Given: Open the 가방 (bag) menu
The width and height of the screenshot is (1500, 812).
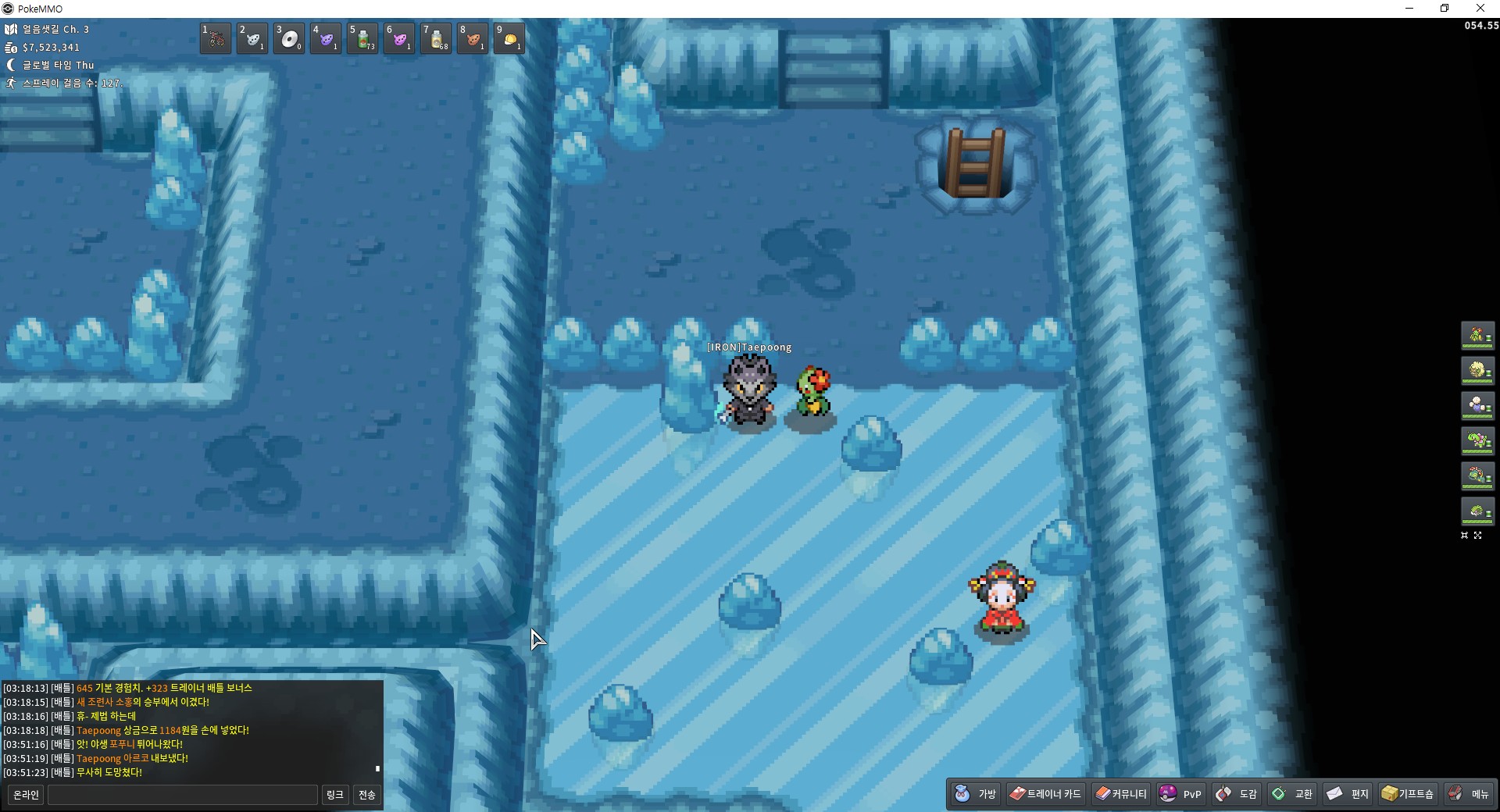Looking at the screenshot, I should [976, 794].
